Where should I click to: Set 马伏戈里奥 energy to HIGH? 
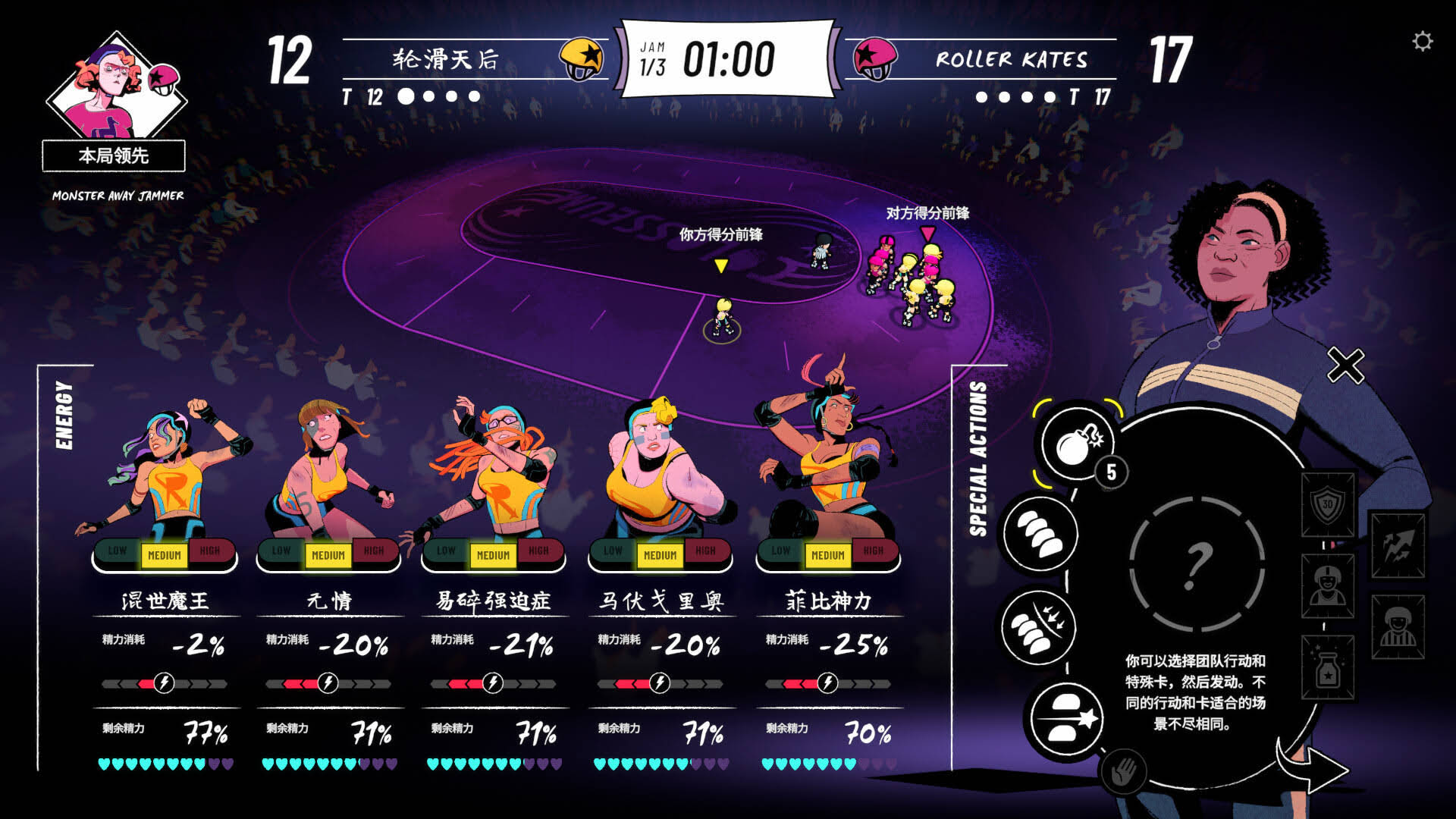[705, 551]
